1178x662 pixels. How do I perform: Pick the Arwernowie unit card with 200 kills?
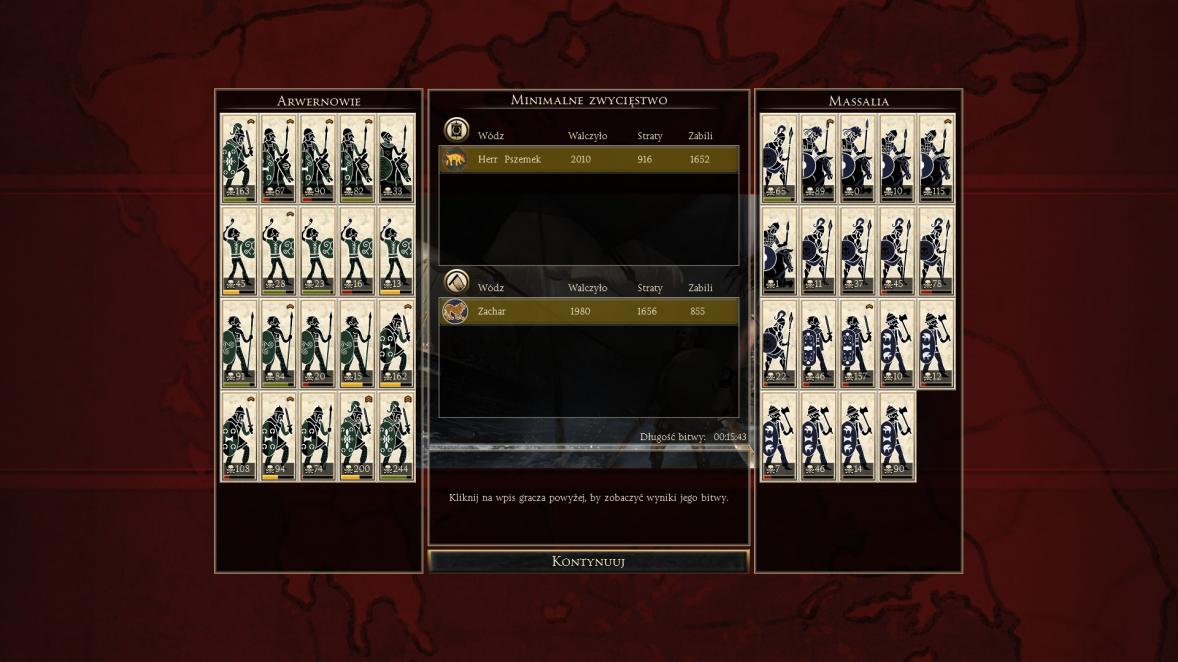[357, 436]
